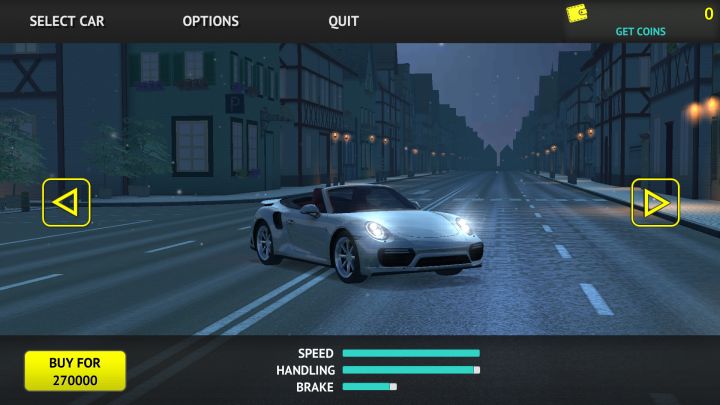Show the previous car with left arrow

[x=66, y=202]
